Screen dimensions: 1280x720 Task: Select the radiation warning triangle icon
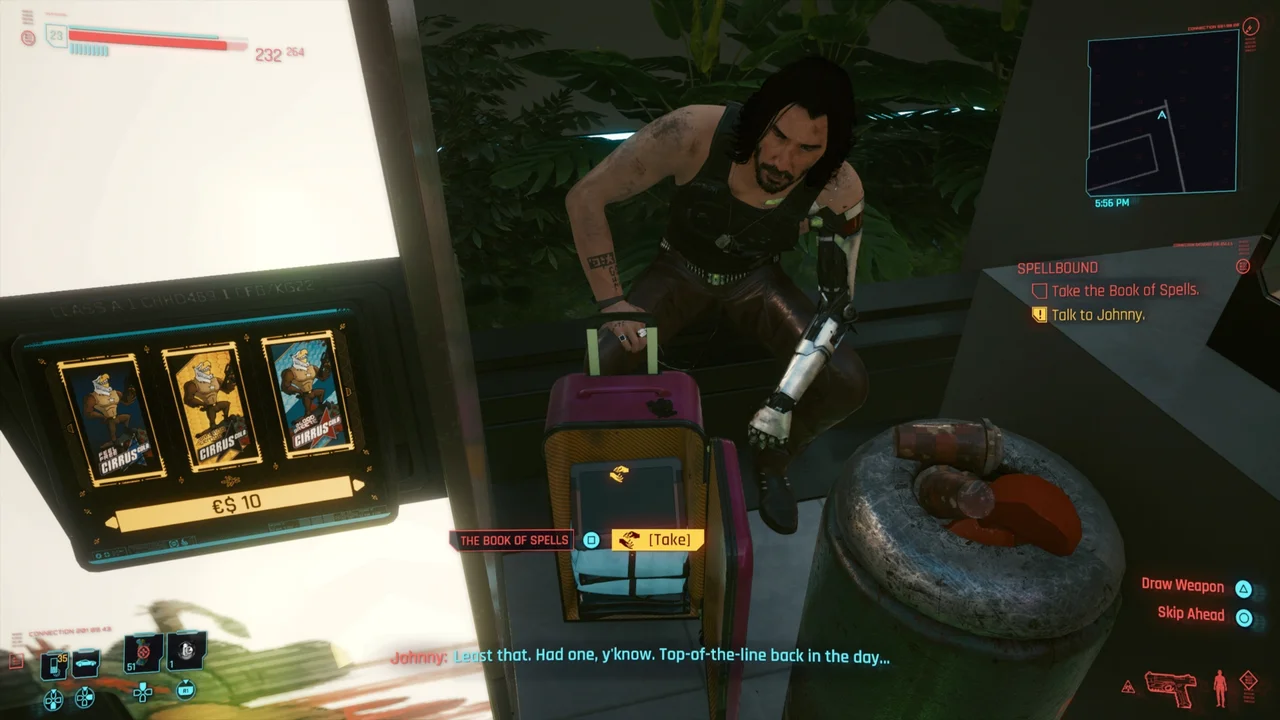point(1126,687)
